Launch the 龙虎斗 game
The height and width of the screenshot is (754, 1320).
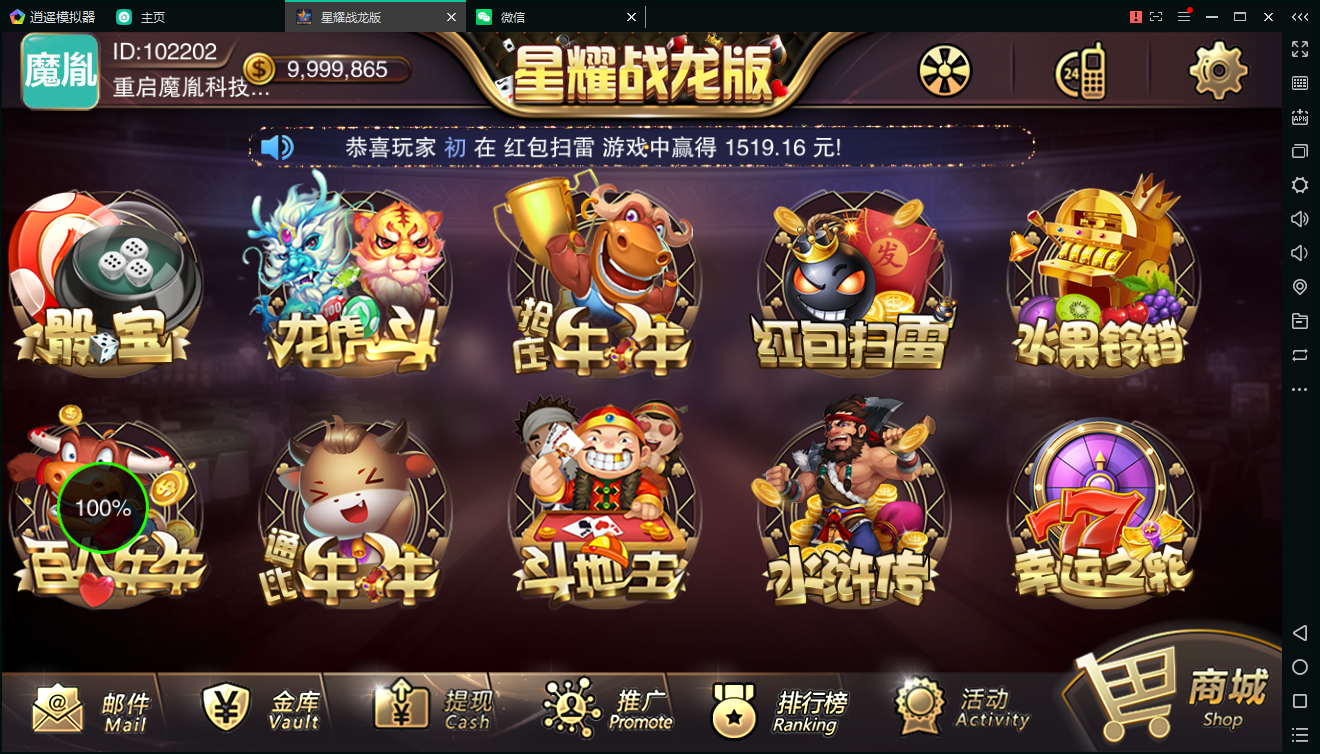(355, 283)
